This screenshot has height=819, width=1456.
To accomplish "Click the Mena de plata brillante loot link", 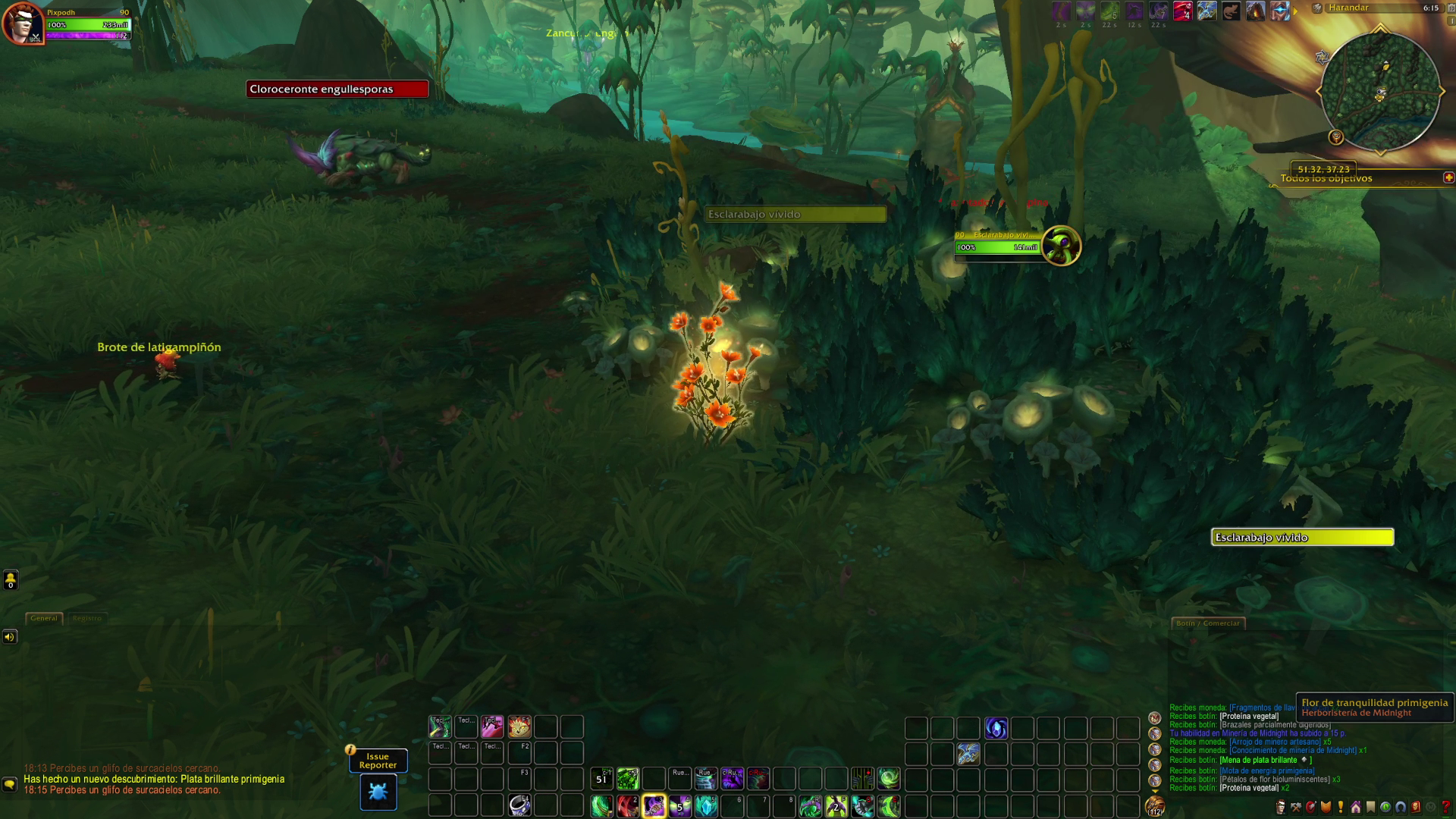I will (x=1259, y=760).
